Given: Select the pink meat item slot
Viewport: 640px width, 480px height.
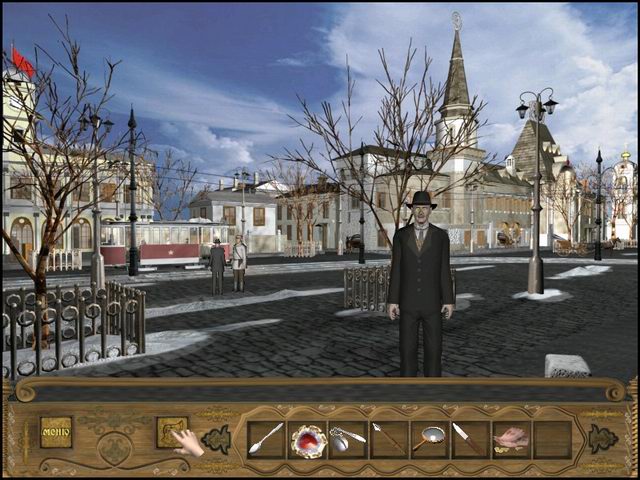Looking at the screenshot, I should click(510, 438).
